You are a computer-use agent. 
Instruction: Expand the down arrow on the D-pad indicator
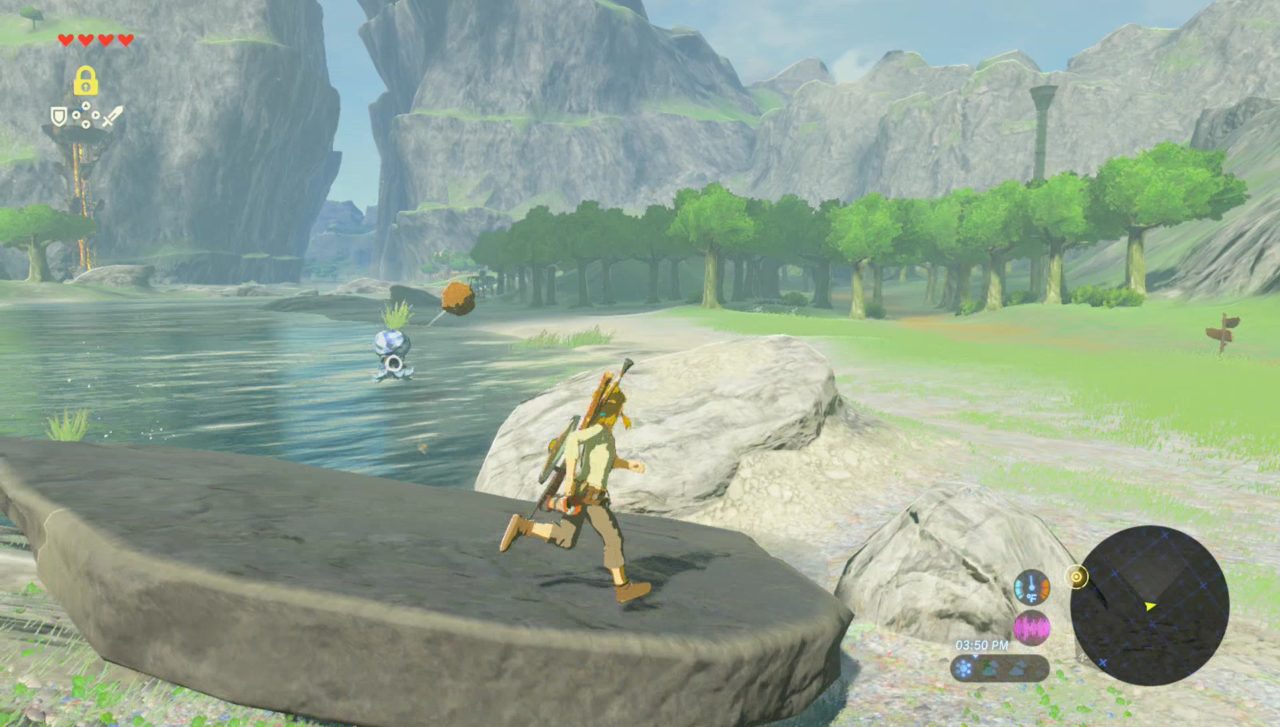pos(86,124)
